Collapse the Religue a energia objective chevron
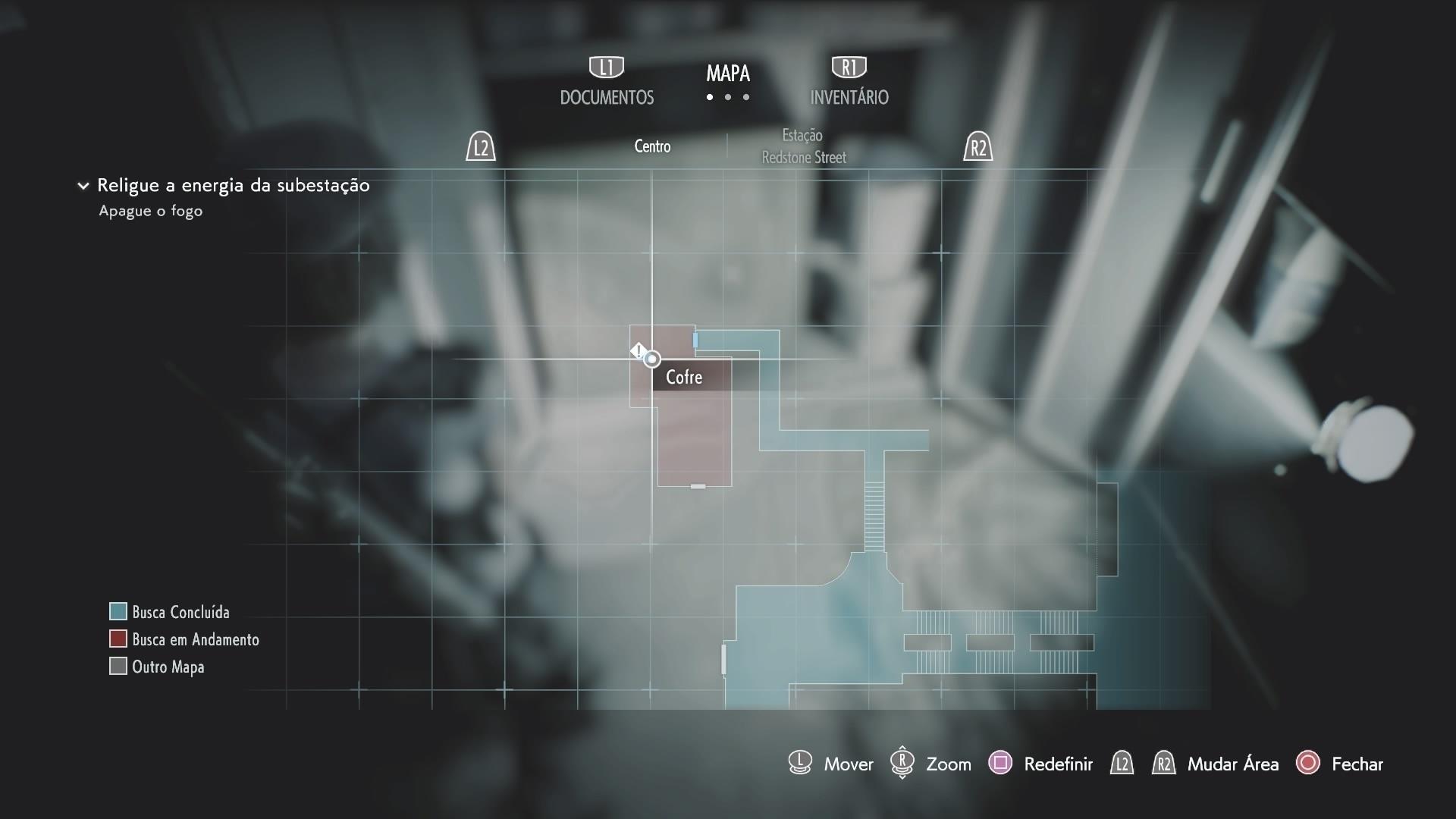Viewport: 1456px width, 819px height. 83,186
